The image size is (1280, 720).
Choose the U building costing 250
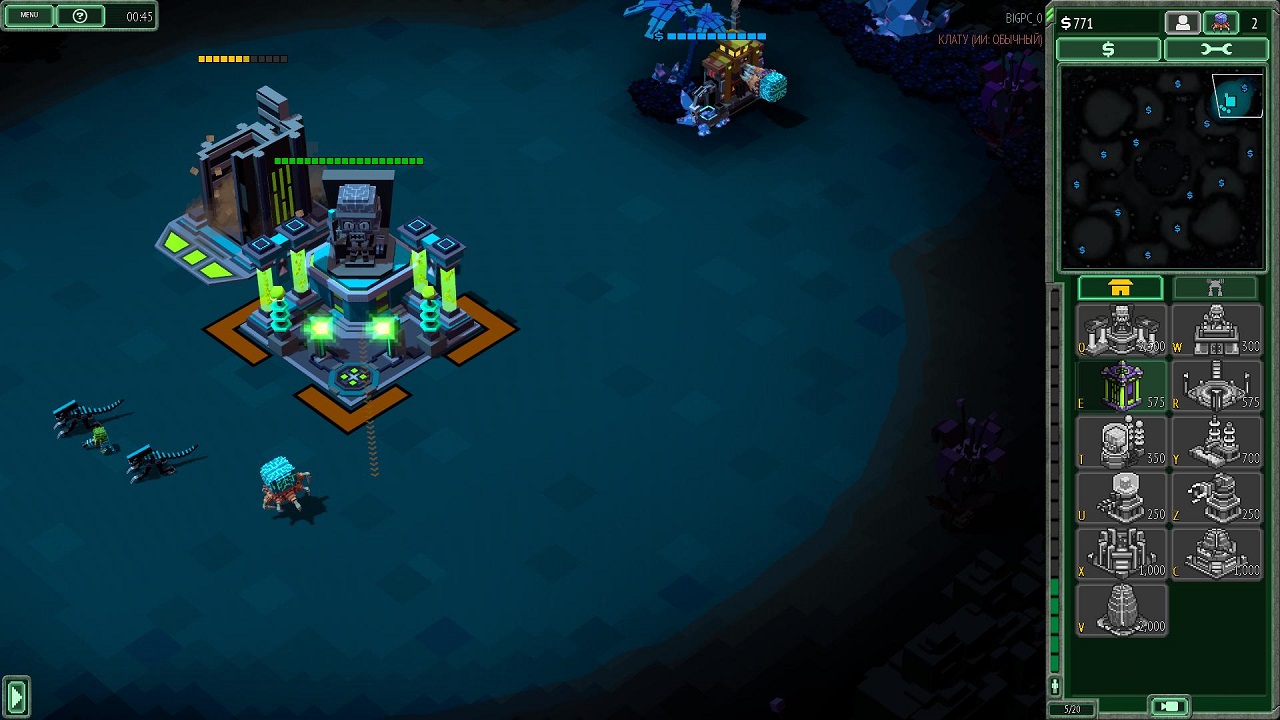pos(1121,497)
